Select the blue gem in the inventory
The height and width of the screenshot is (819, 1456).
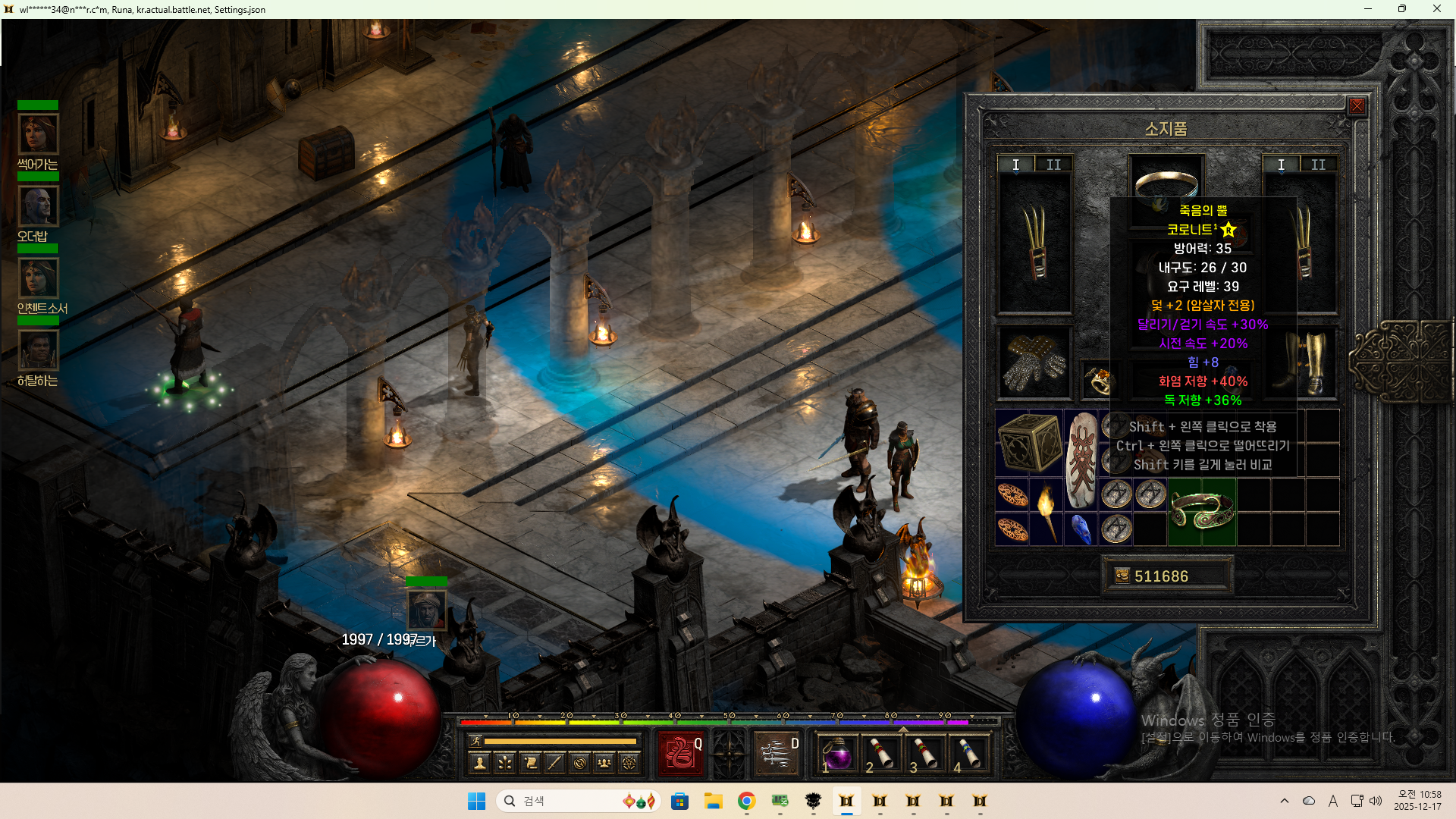[1081, 529]
